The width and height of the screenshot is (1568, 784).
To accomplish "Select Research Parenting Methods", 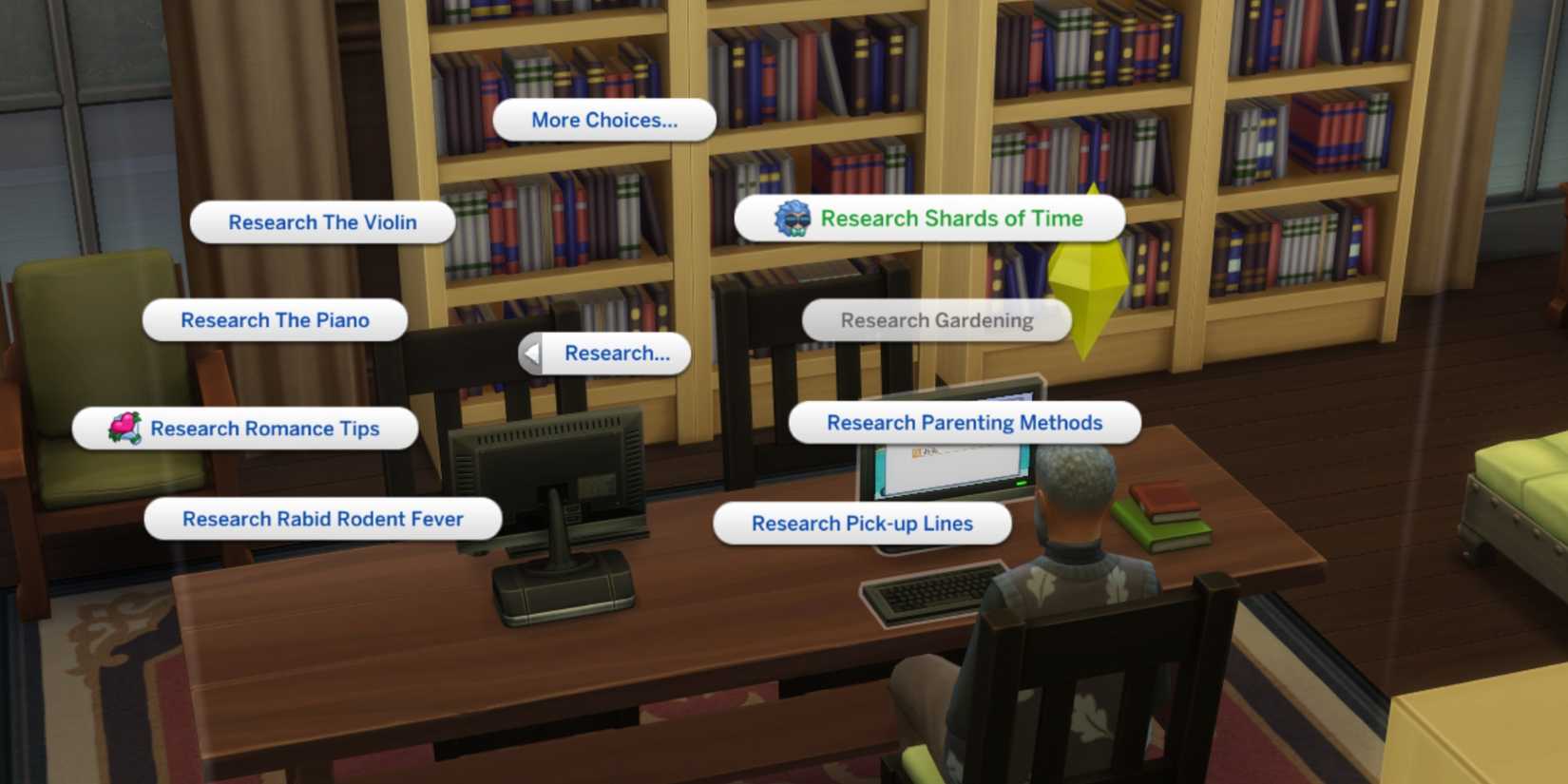I will pyautogui.click(x=964, y=423).
